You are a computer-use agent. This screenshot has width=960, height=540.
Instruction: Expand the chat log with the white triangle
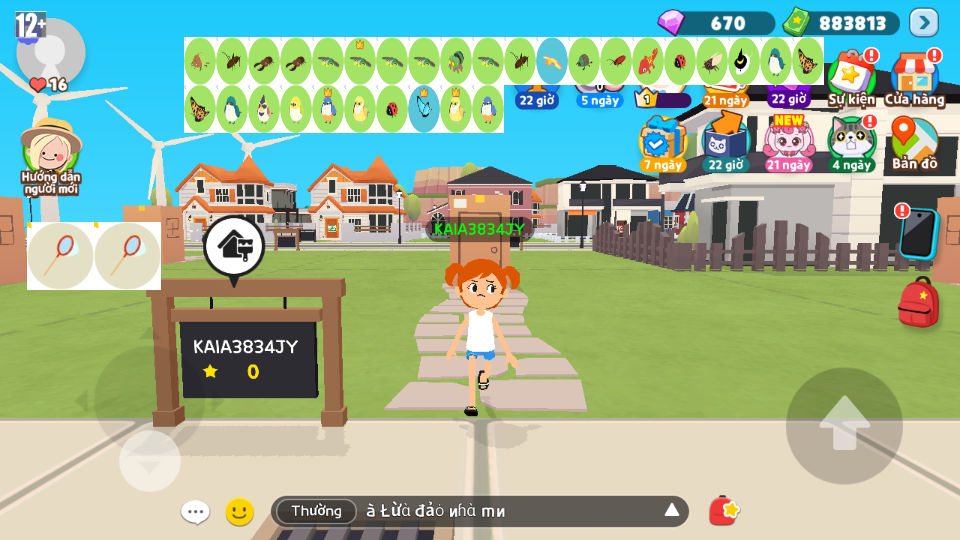click(x=672, y=511)
